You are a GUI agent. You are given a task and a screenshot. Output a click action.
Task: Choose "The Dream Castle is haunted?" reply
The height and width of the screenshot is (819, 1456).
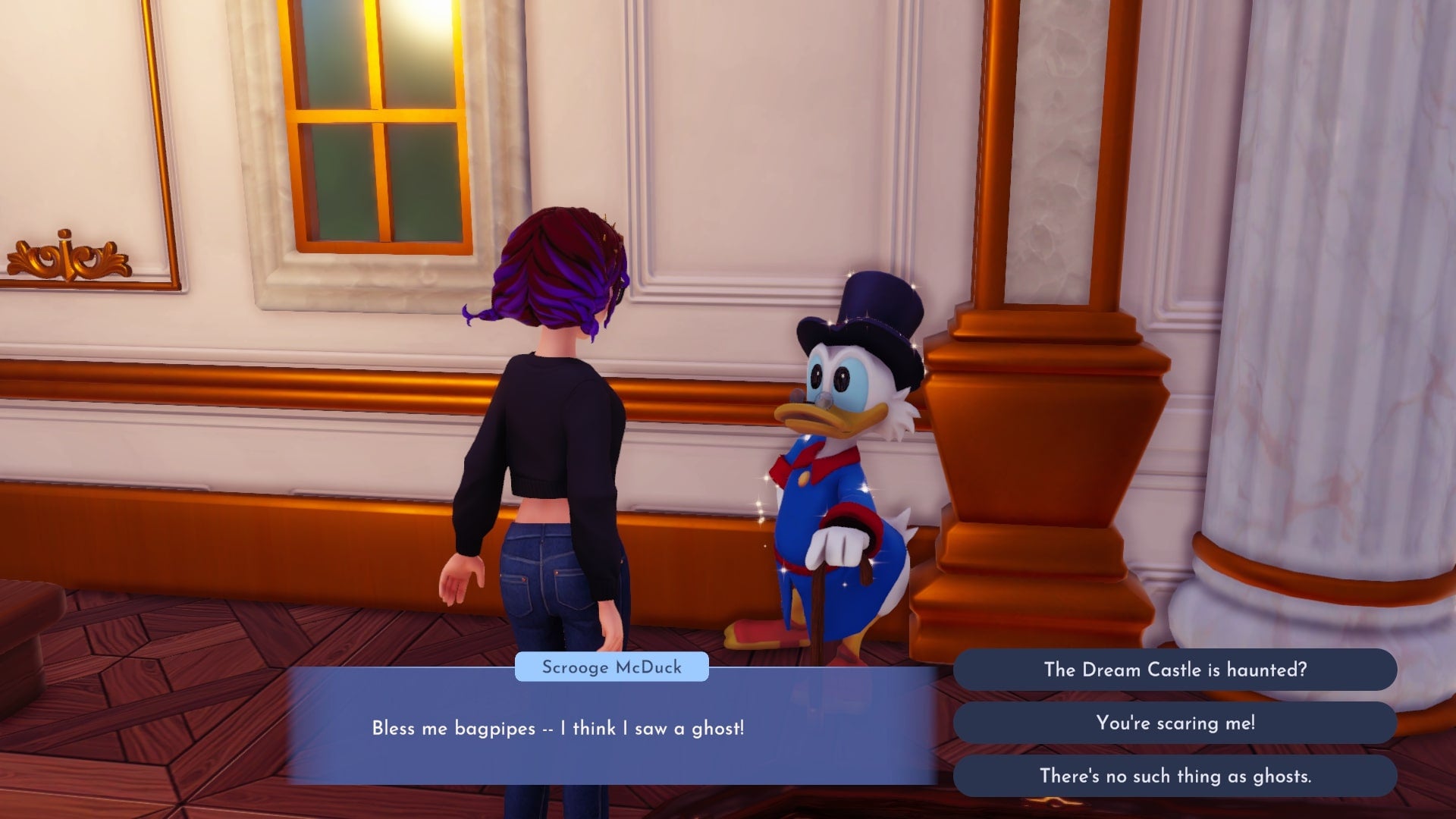[x=1175, y=670]
